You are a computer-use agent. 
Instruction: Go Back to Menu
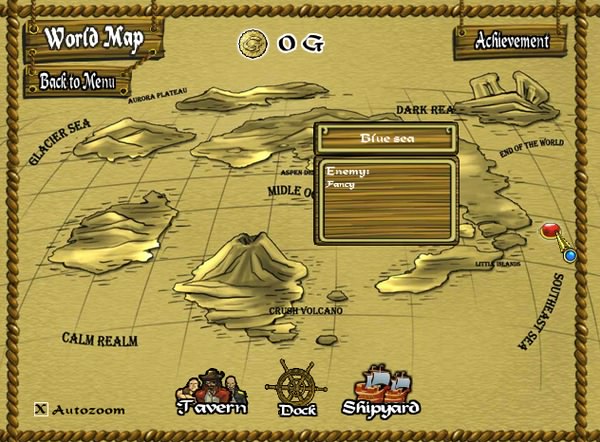pos(78,81)
